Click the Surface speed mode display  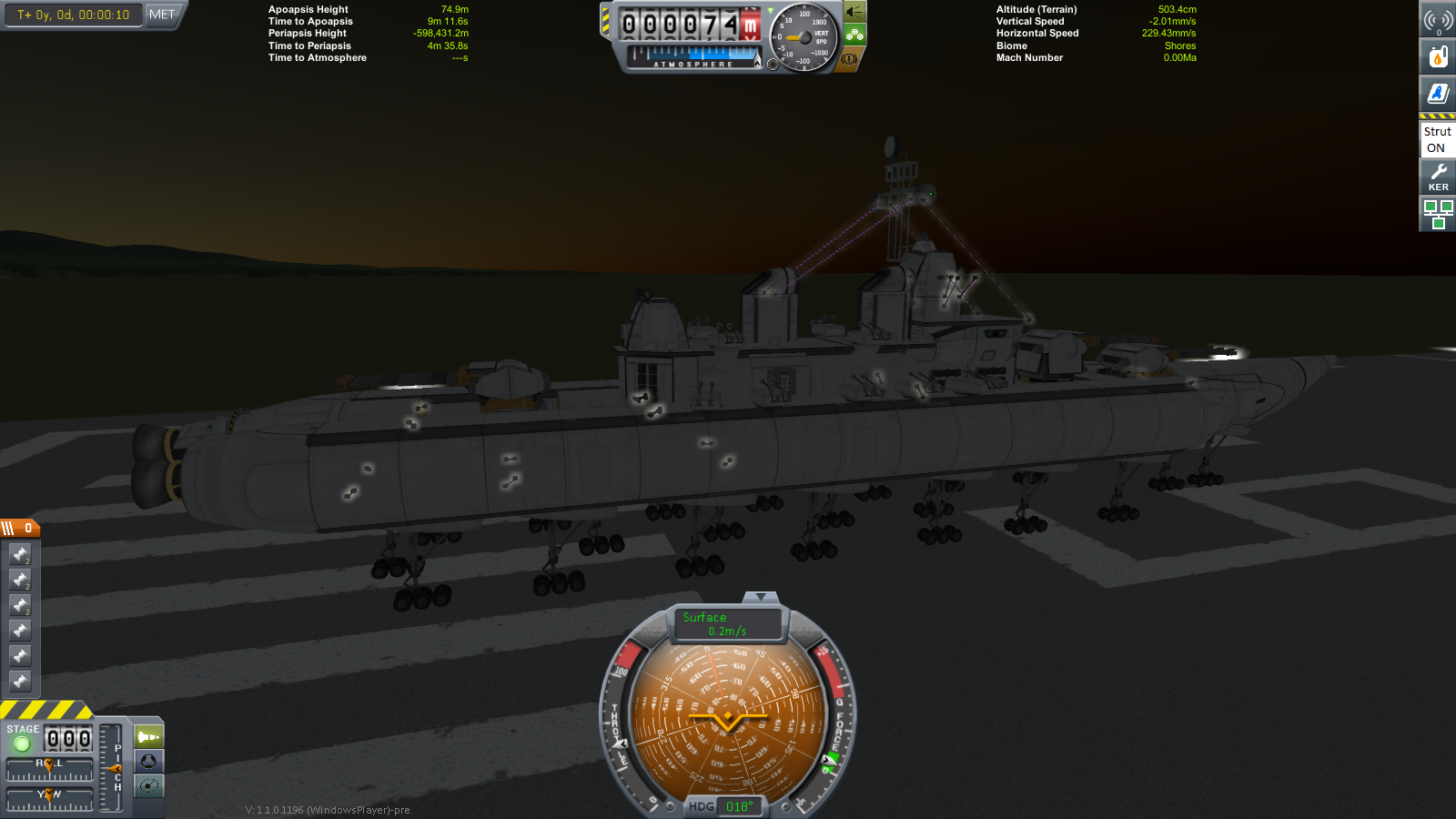click(x=727, y=624)
